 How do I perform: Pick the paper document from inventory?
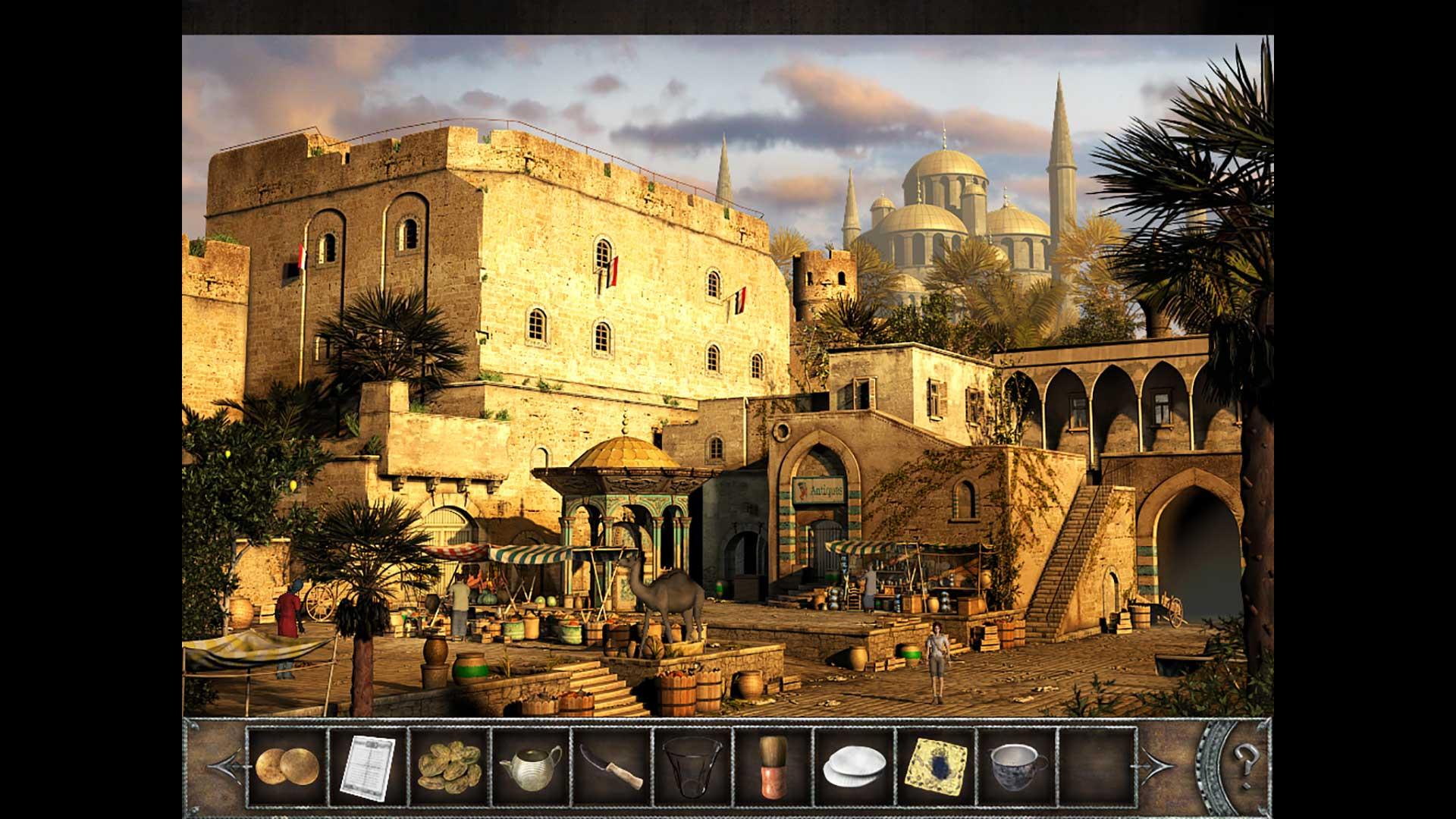368,766
